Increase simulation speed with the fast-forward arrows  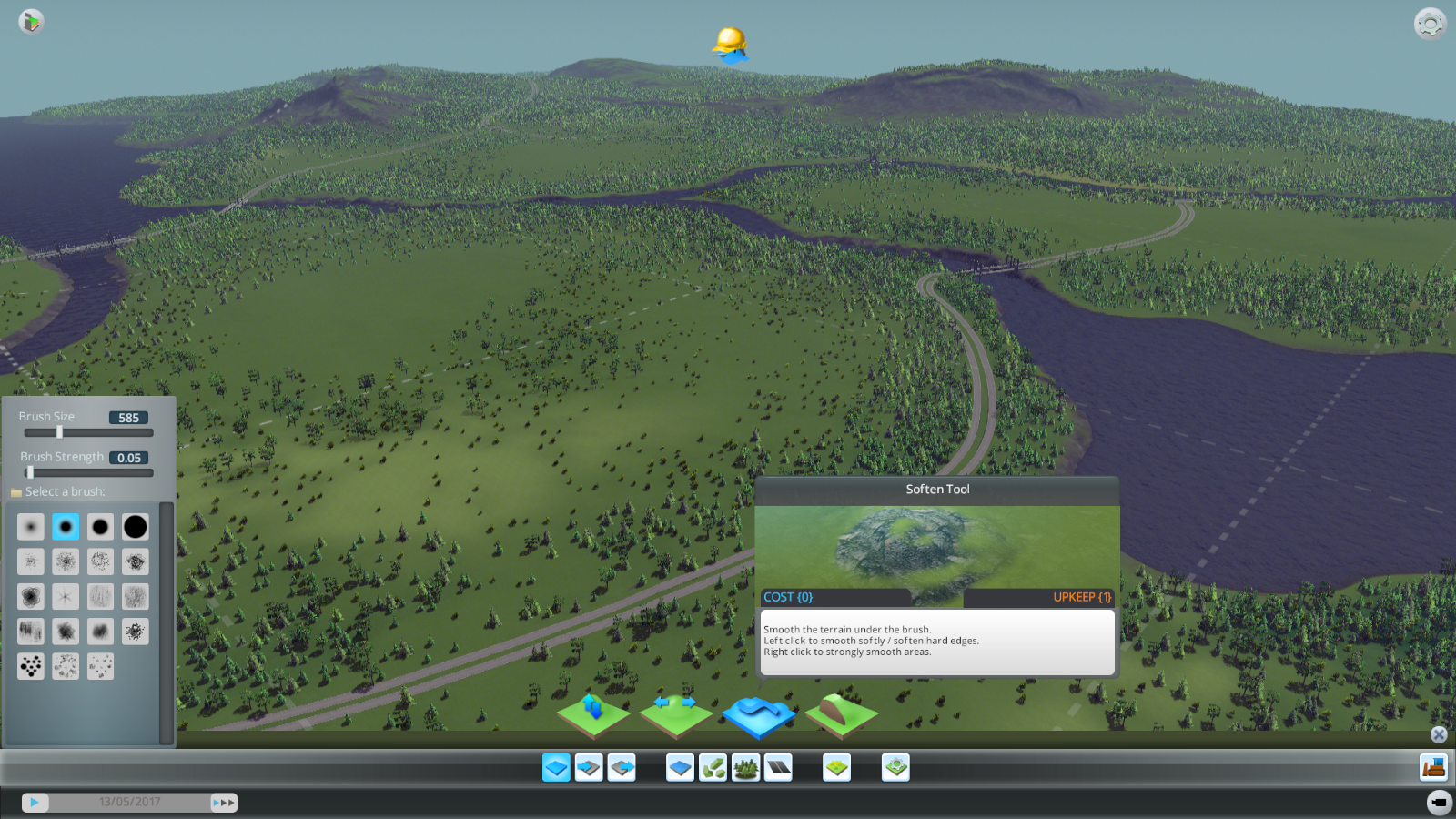point(224,803)
